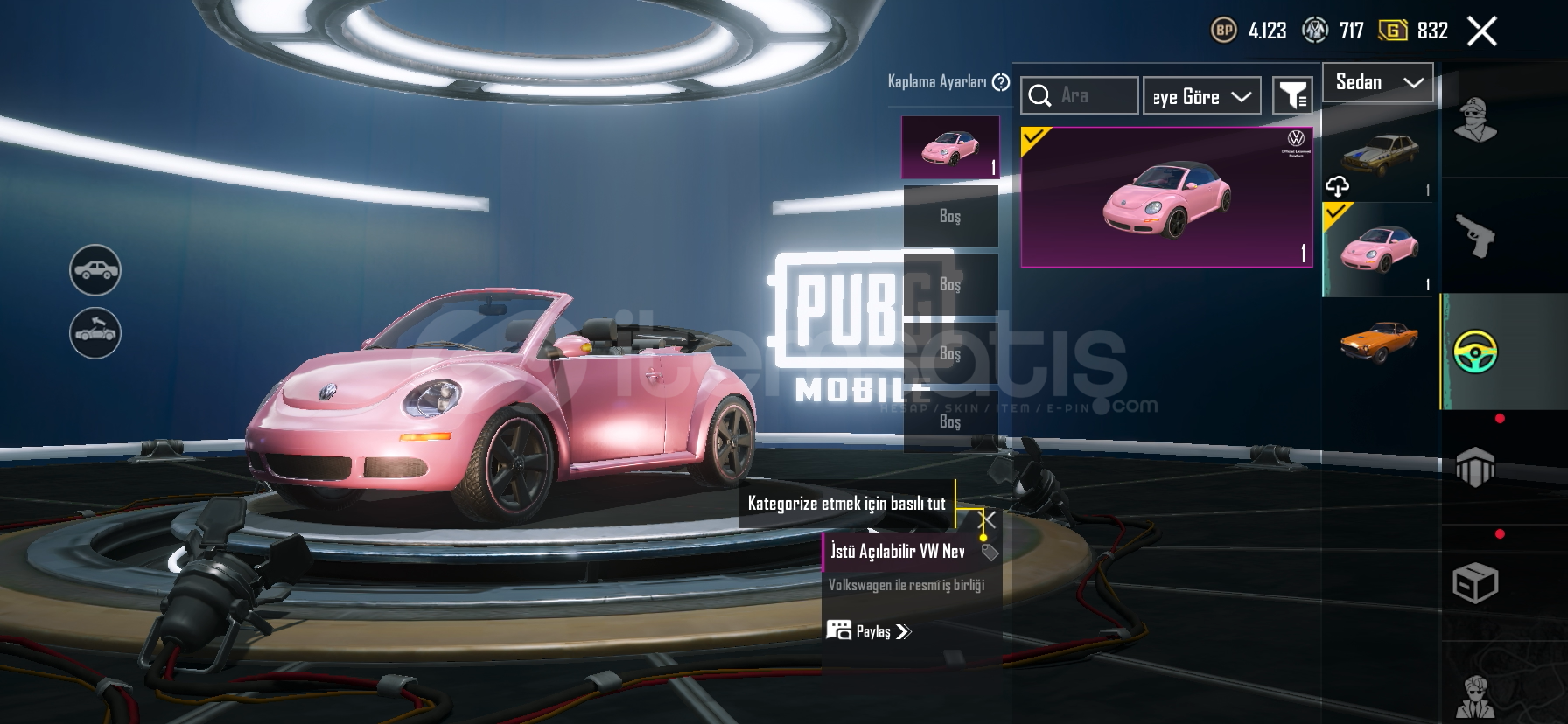Screen dimensions: 1568x724
Task: Dismiss the categorize tooltip
Action: 987,519
